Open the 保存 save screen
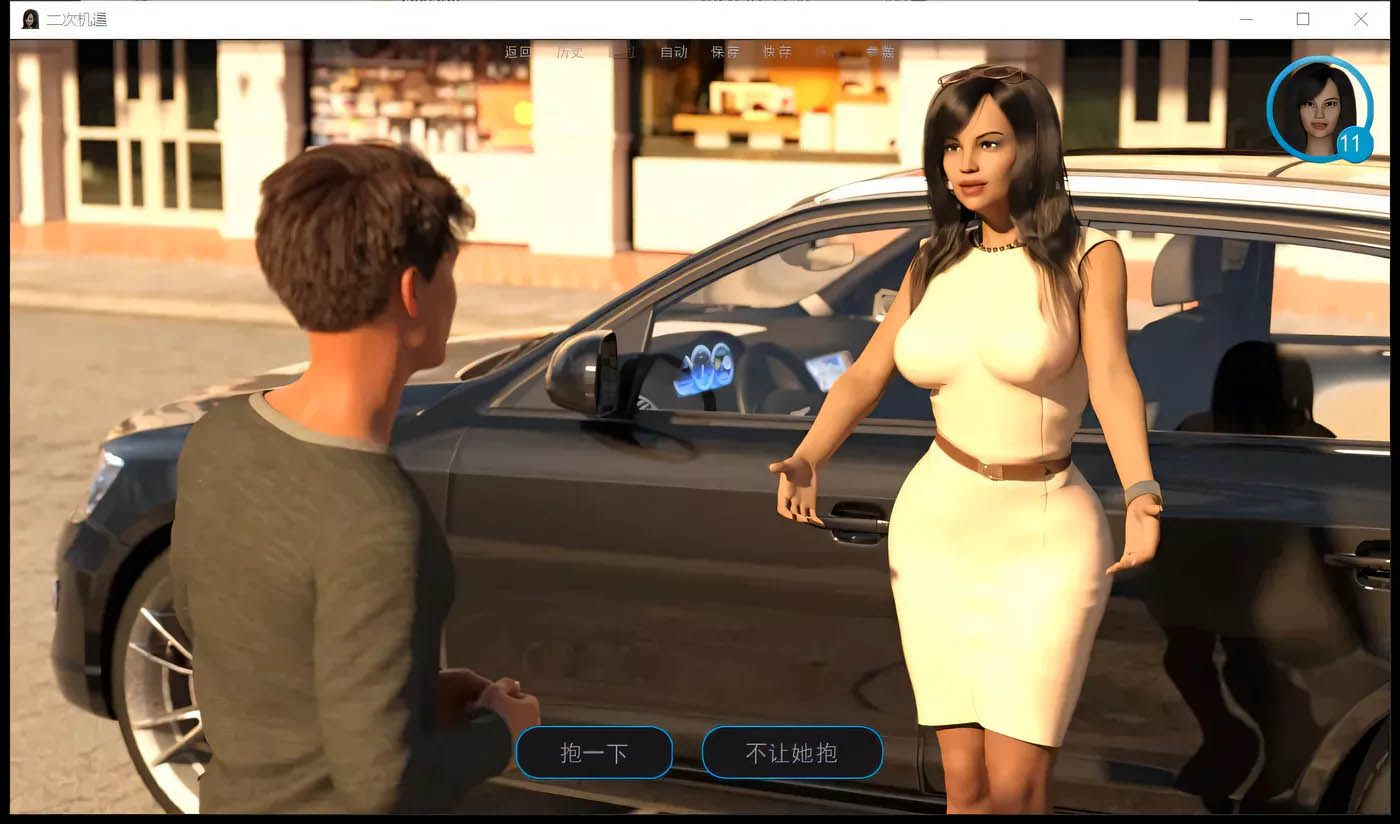 coord(726,52)
